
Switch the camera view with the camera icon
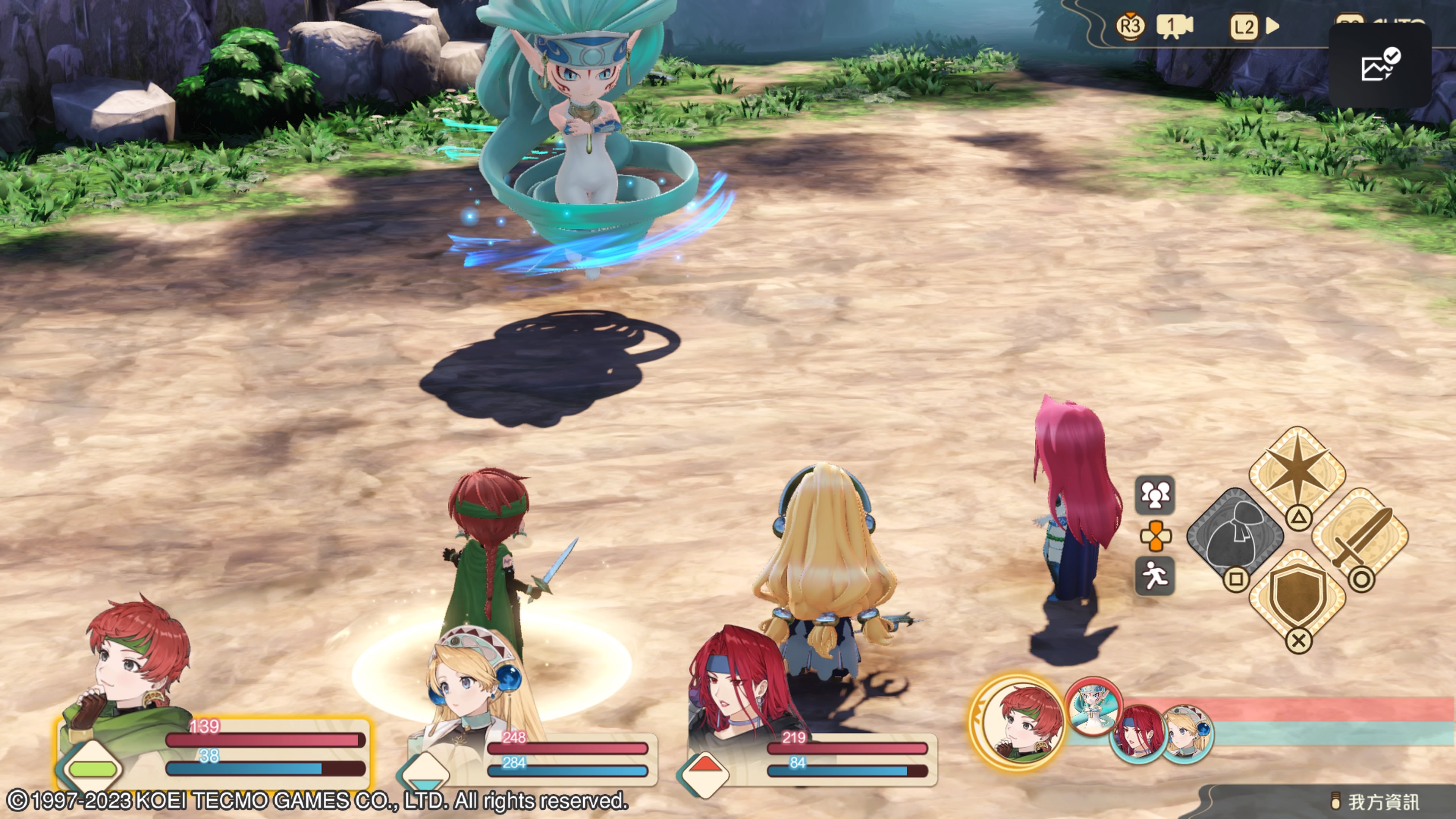click(1174, 26)
